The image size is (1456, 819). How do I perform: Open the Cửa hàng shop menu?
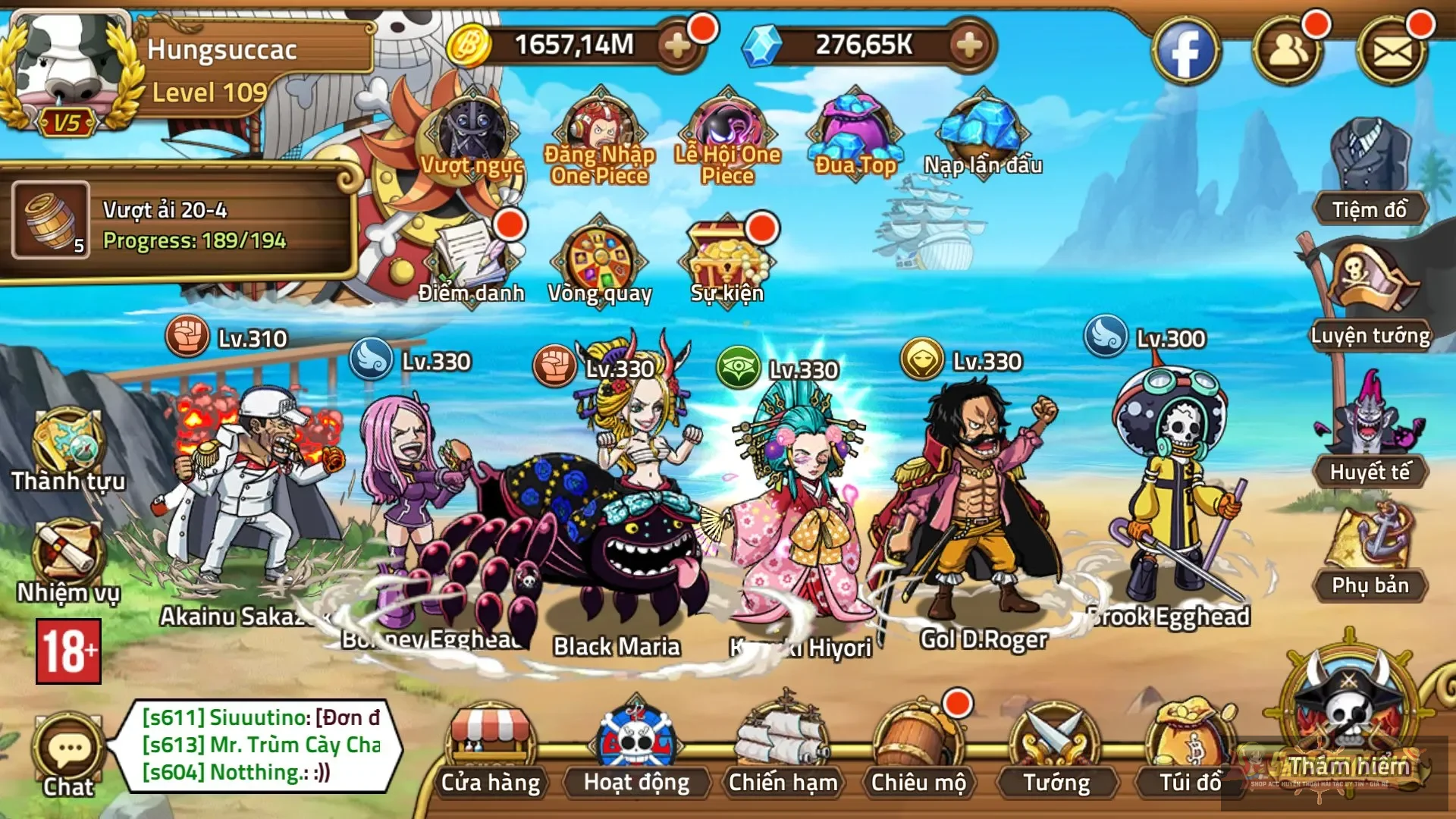tap(491, 751)
